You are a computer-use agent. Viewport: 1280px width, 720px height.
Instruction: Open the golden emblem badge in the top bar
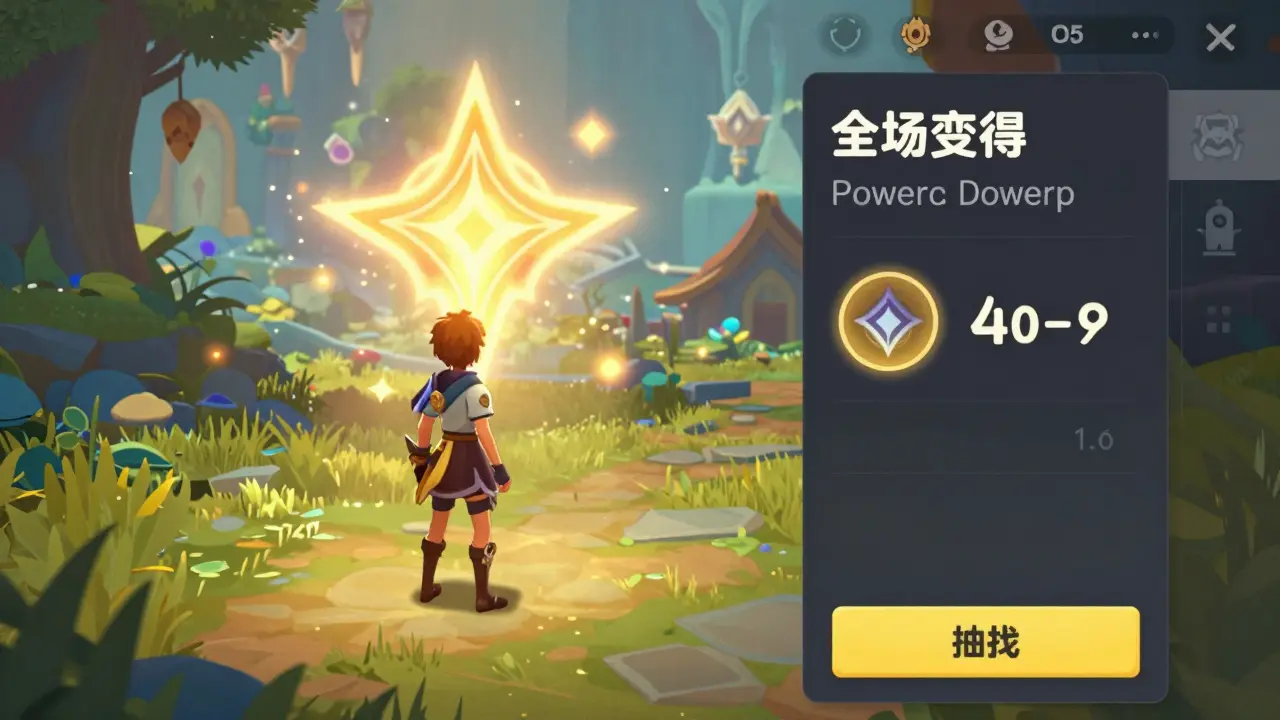click(918, 35)
